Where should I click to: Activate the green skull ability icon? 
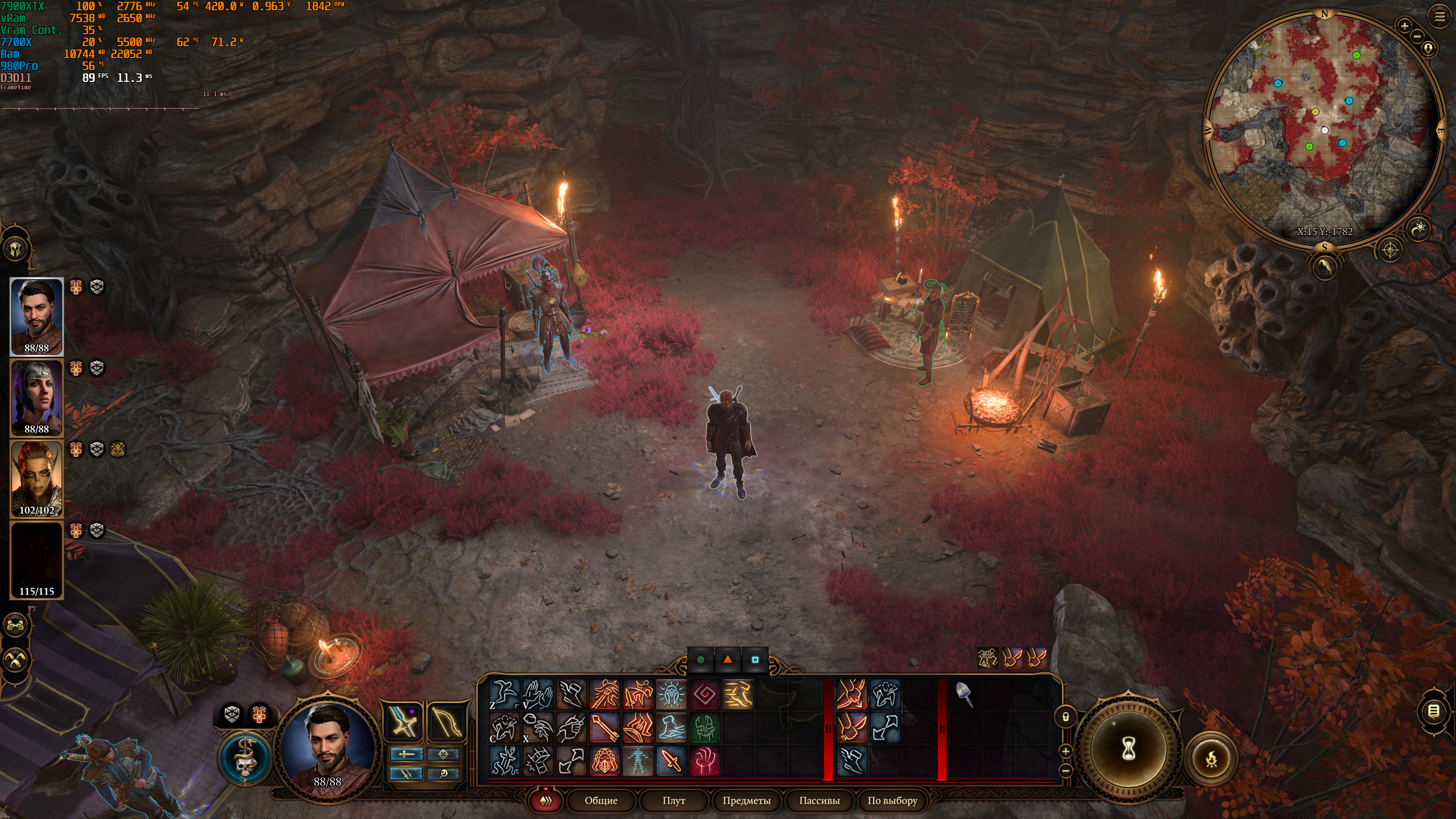(x=704, y=727)
